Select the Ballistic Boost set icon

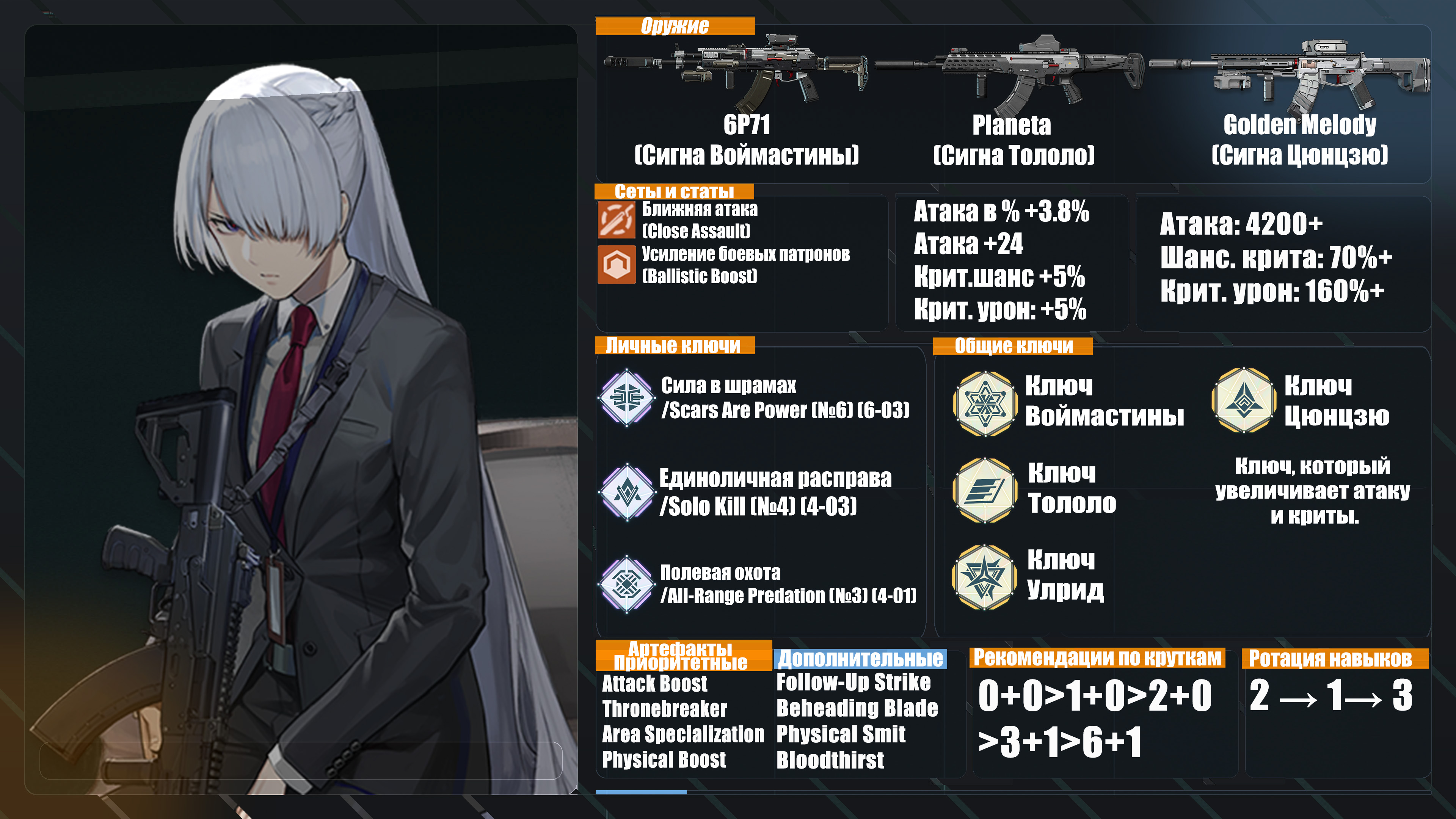point(617,264)
